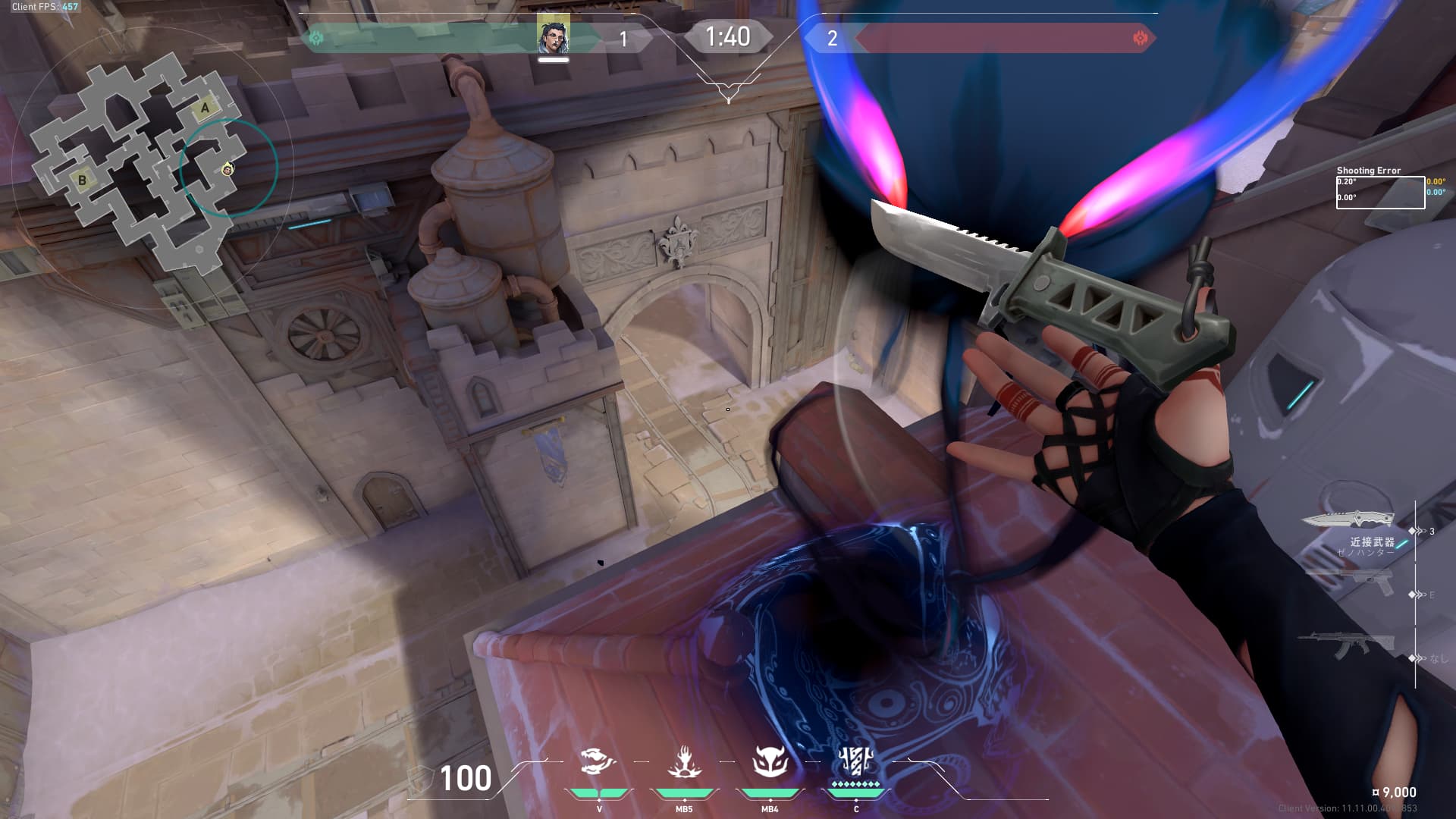Select the melee knife weapon slot

1348,520
